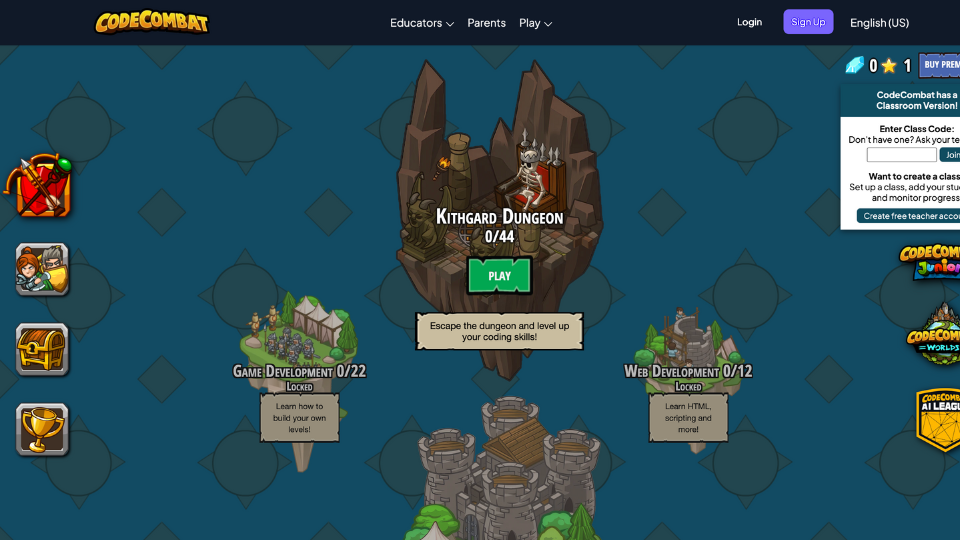
Task: Open the Educators dropdown menu
Action: click(422, 23)
